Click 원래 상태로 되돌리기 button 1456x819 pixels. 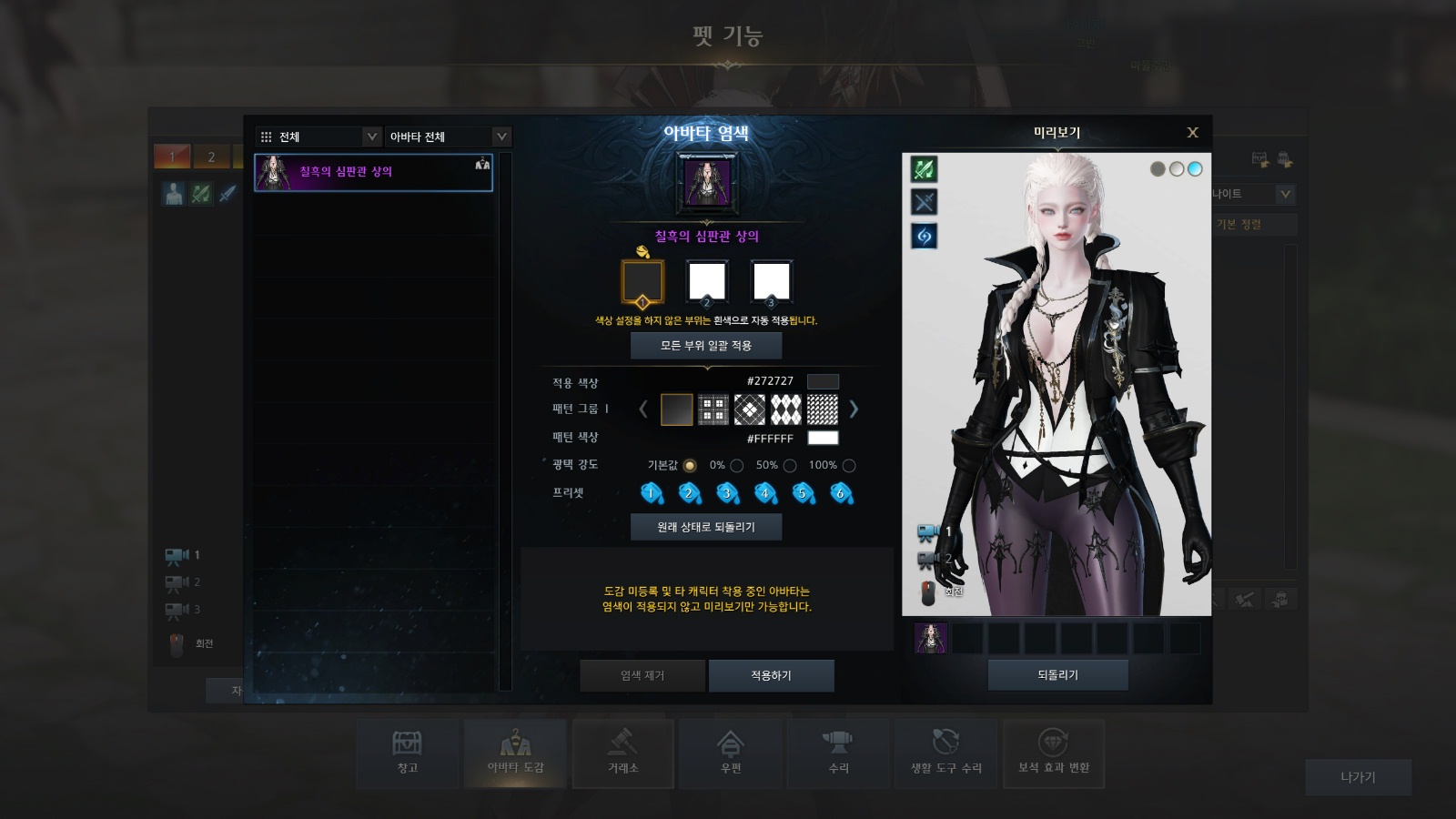[706, 527]
